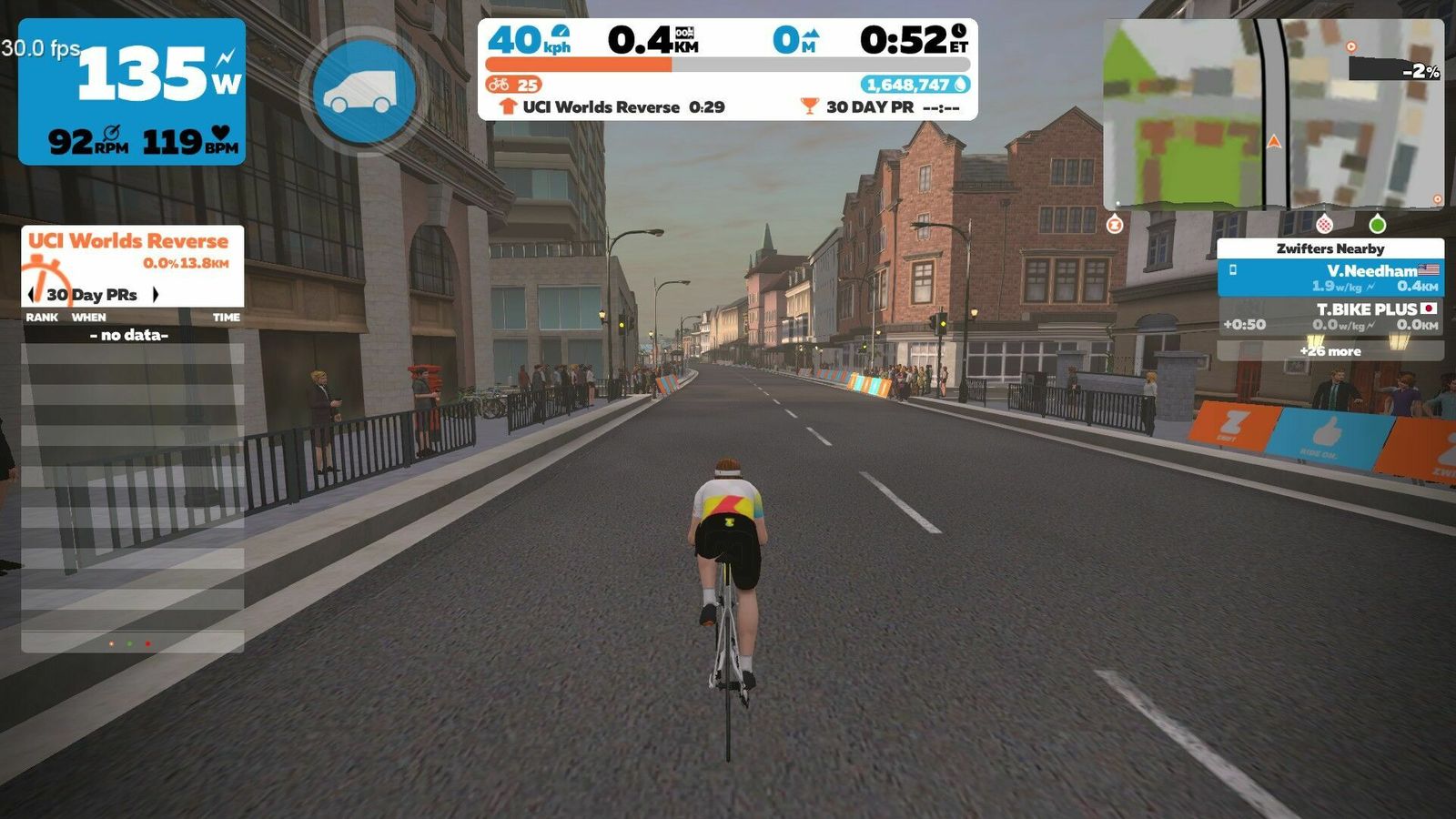Select rider T.BIKE PLUS in nearby list
Viewport: 1456px width, 819px height.
pos(1330,316)
